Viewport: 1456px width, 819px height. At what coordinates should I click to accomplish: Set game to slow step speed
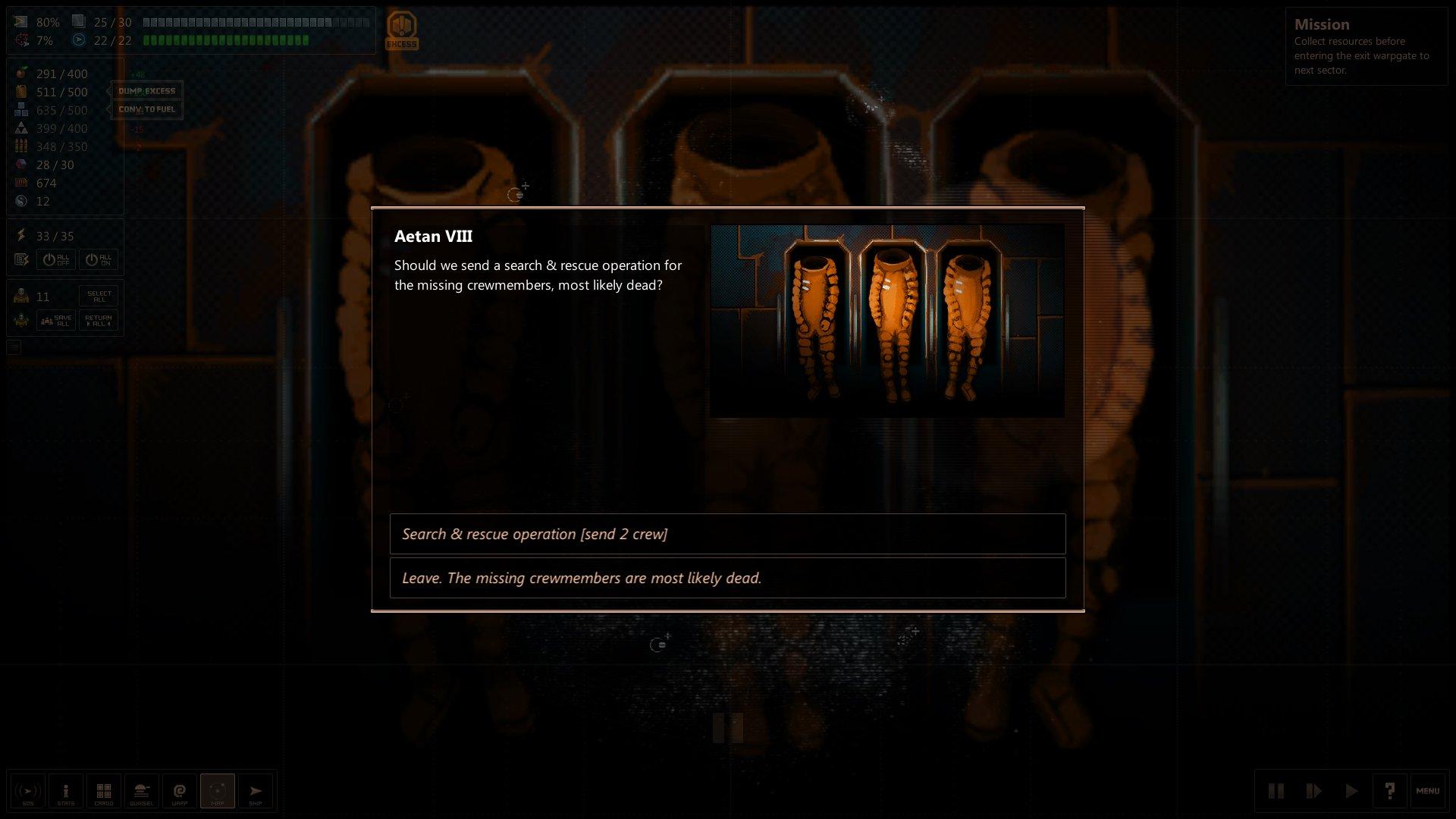pos(1313,792)
